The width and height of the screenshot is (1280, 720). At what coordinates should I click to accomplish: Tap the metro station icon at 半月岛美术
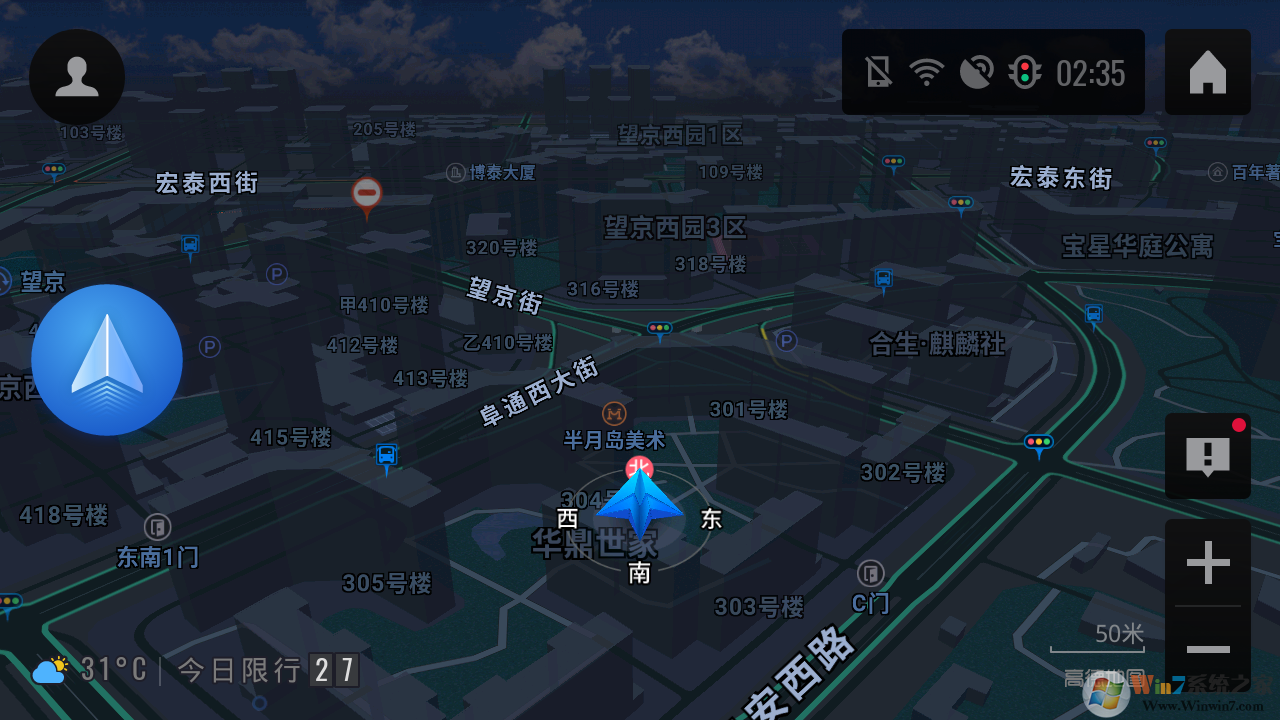[x=613, y=413]
